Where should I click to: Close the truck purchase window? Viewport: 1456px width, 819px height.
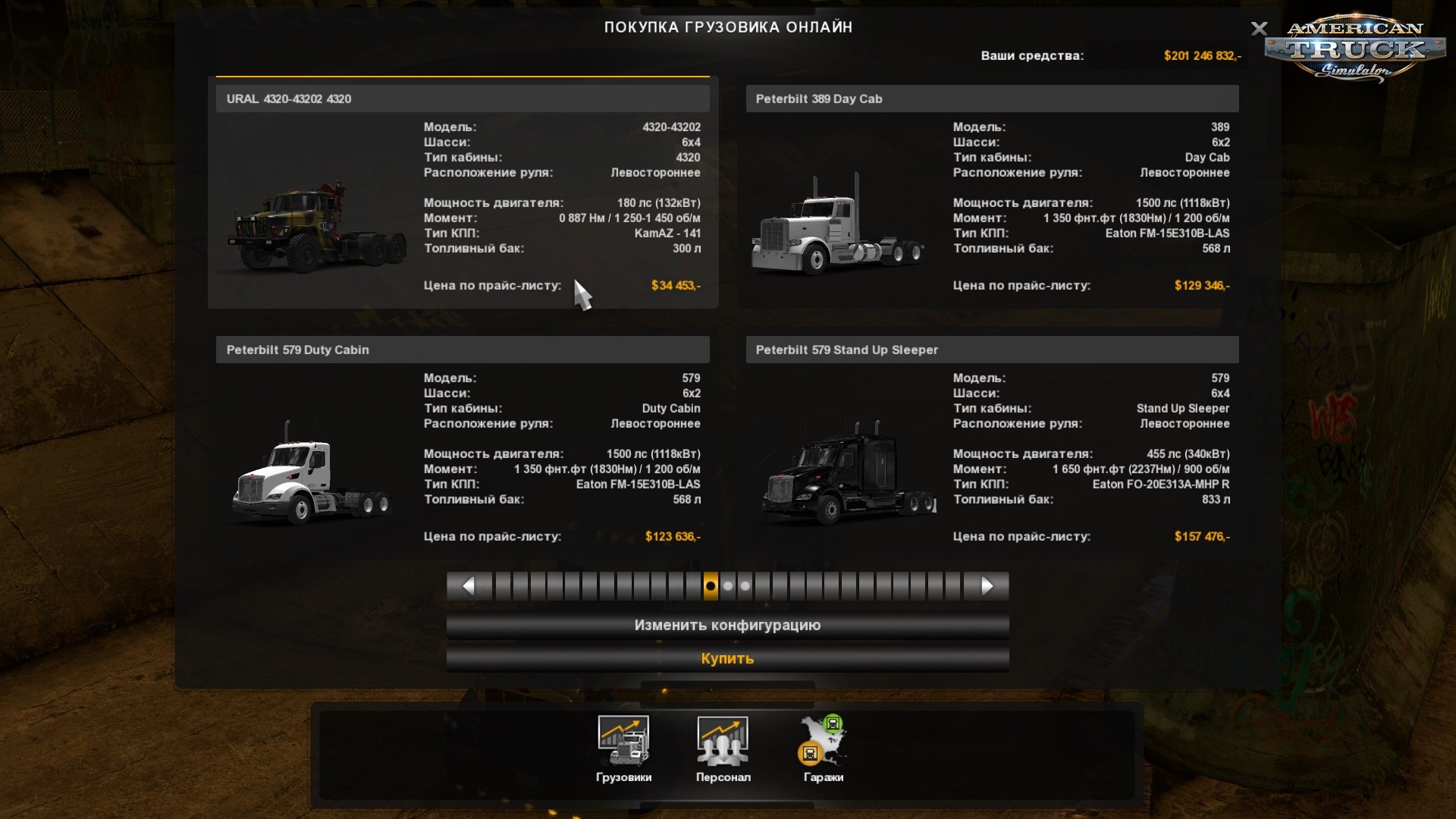pyautogui.click(x=1260, y=30)
